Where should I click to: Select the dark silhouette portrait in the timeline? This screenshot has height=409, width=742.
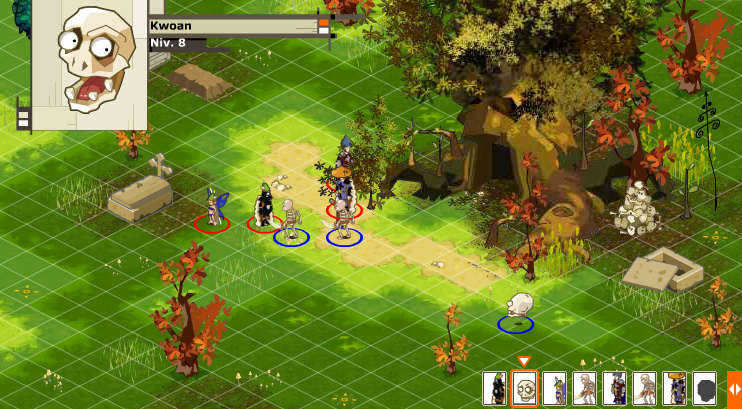coord(705,388)
